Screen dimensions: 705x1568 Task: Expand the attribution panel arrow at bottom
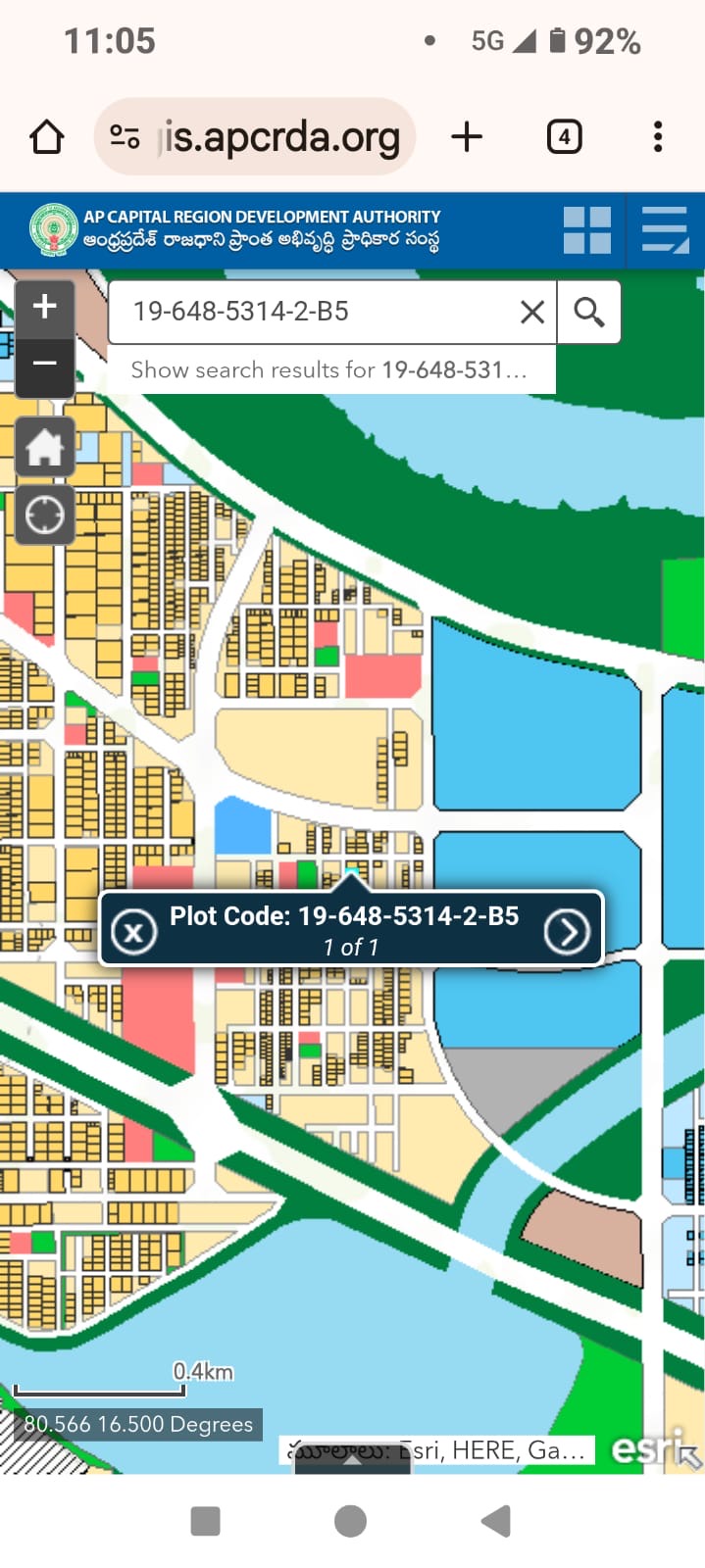coord(352,1460)
